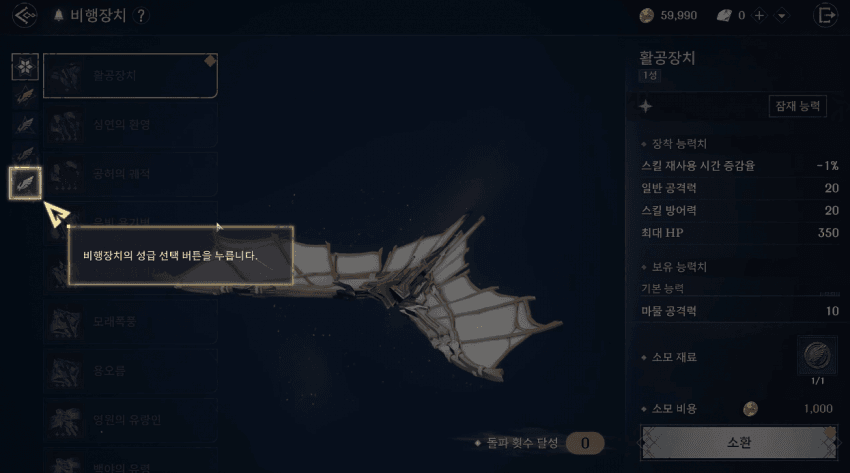Select the flower-icon grade filter tab
The image size is (850, 473).
pyautogui.click(x=25, y=67)
